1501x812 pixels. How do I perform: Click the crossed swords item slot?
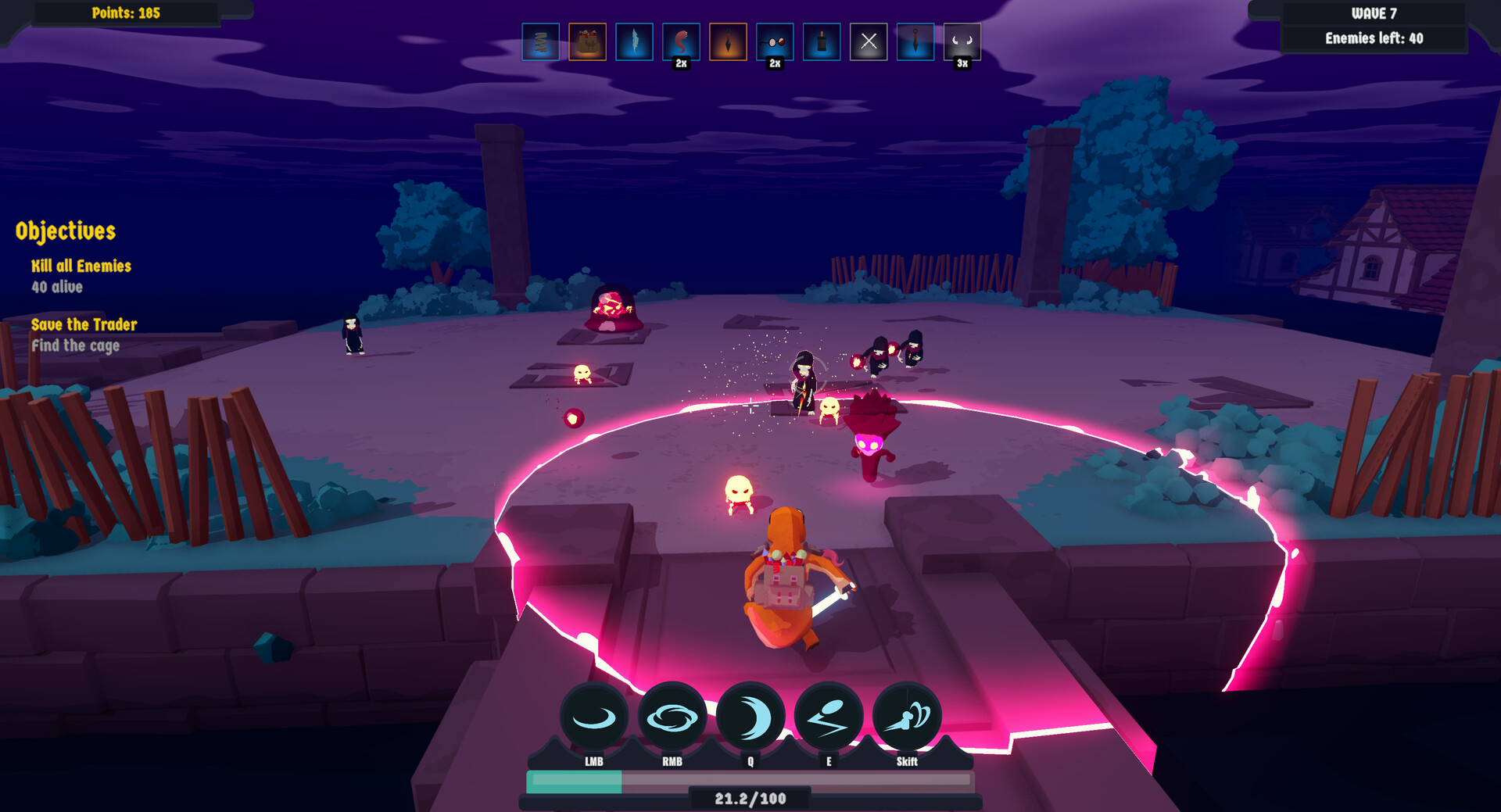point(869,43)
